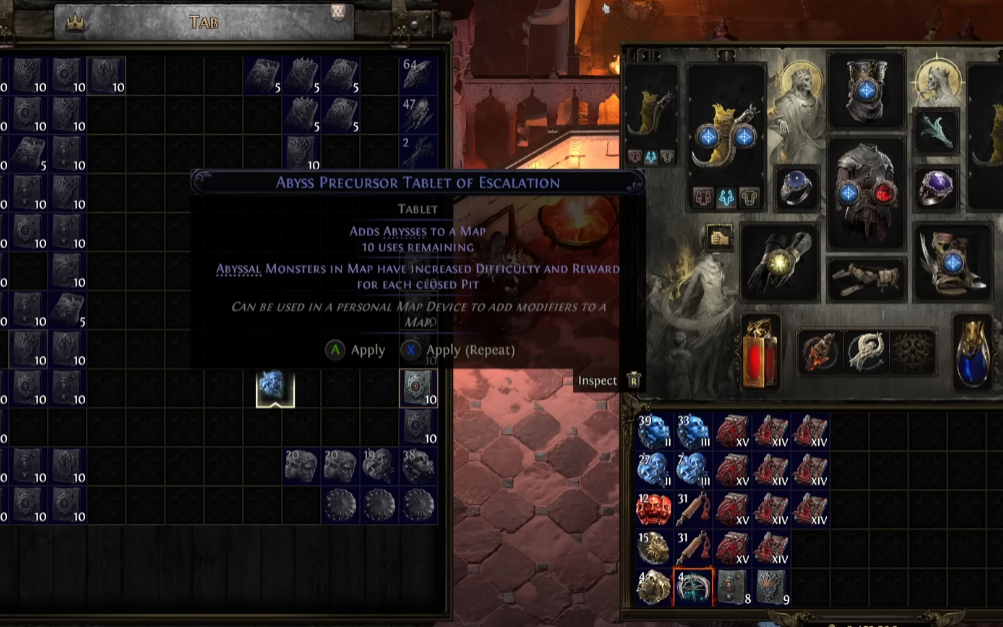Select the stash Tab header
Viewport: 1003px width, 627px height.
(x=203, y=21)
